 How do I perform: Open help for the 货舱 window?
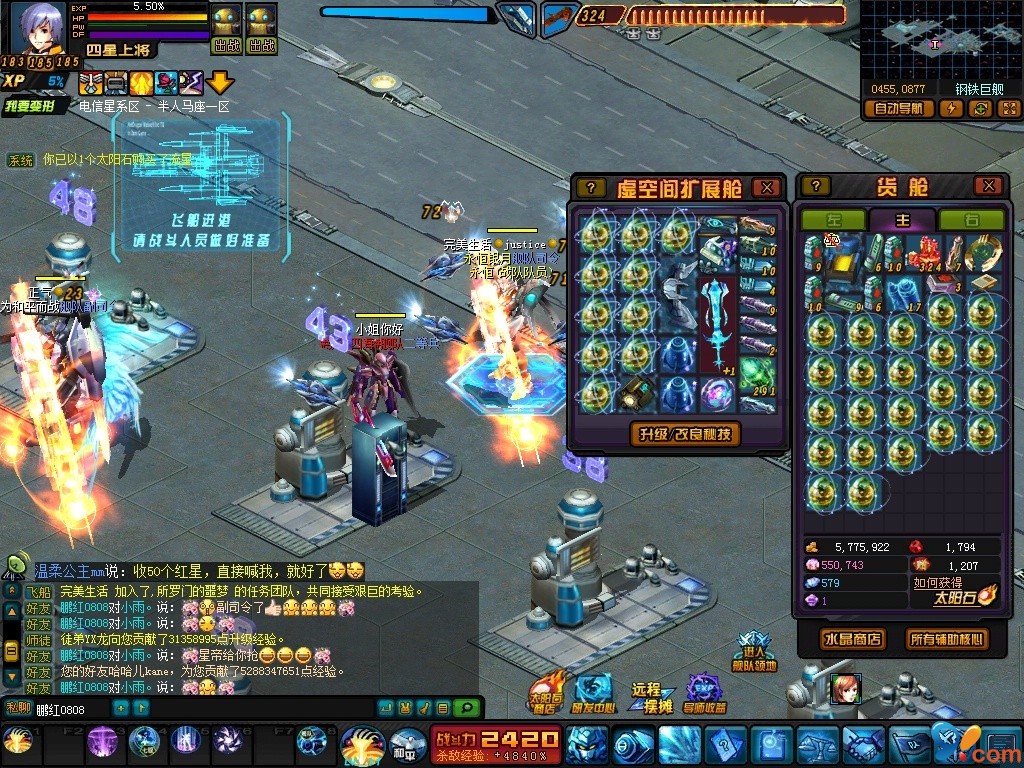[816, 186]
